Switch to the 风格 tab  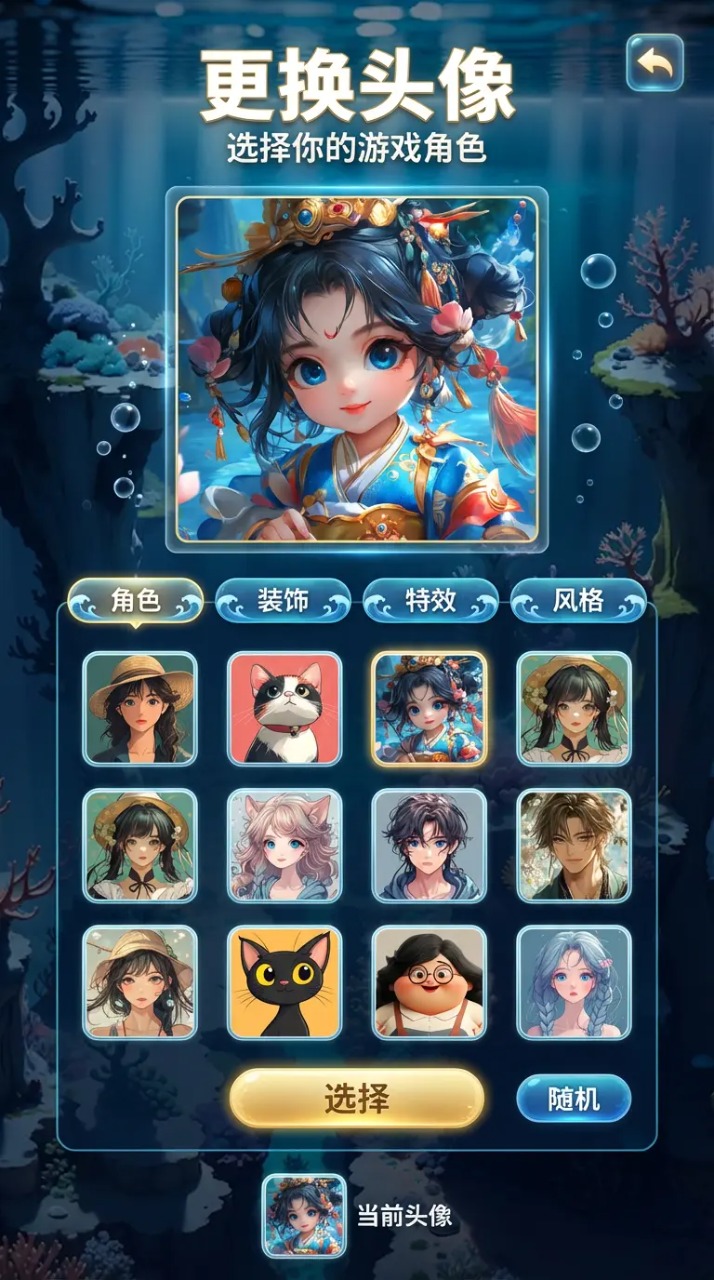(578, 601)
